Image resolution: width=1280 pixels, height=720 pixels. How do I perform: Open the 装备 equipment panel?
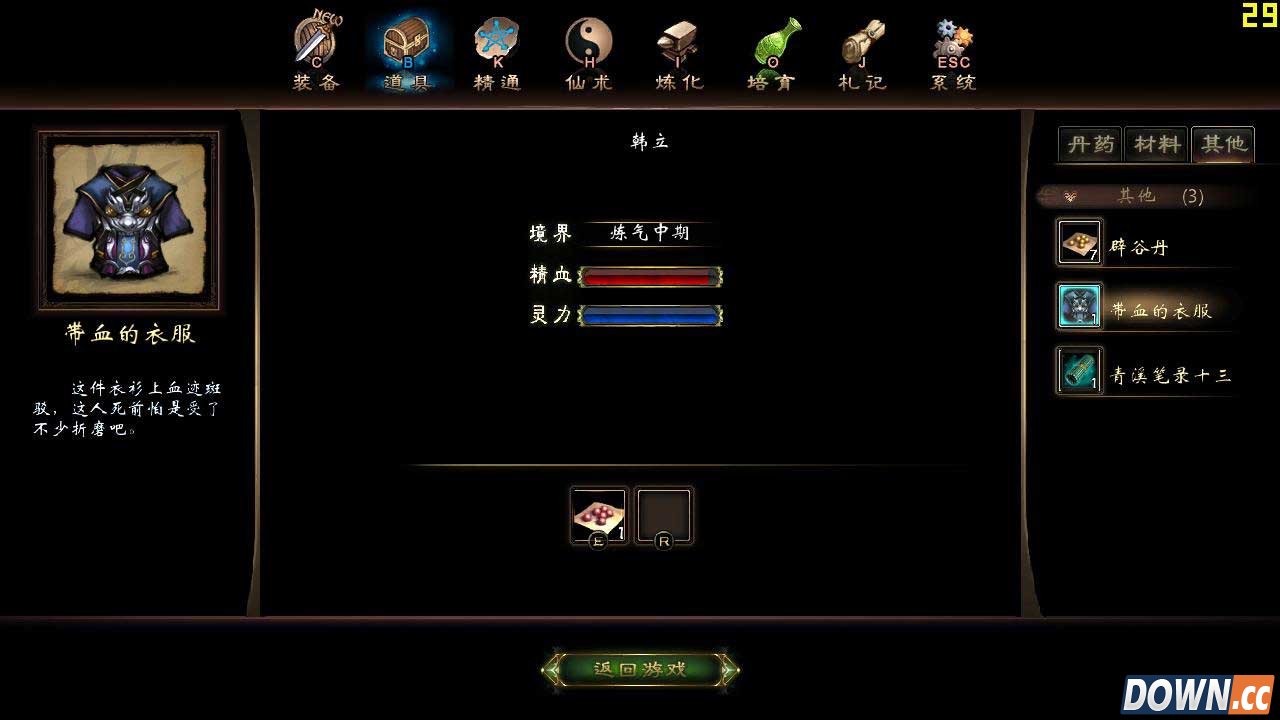(x=316, y=45)
